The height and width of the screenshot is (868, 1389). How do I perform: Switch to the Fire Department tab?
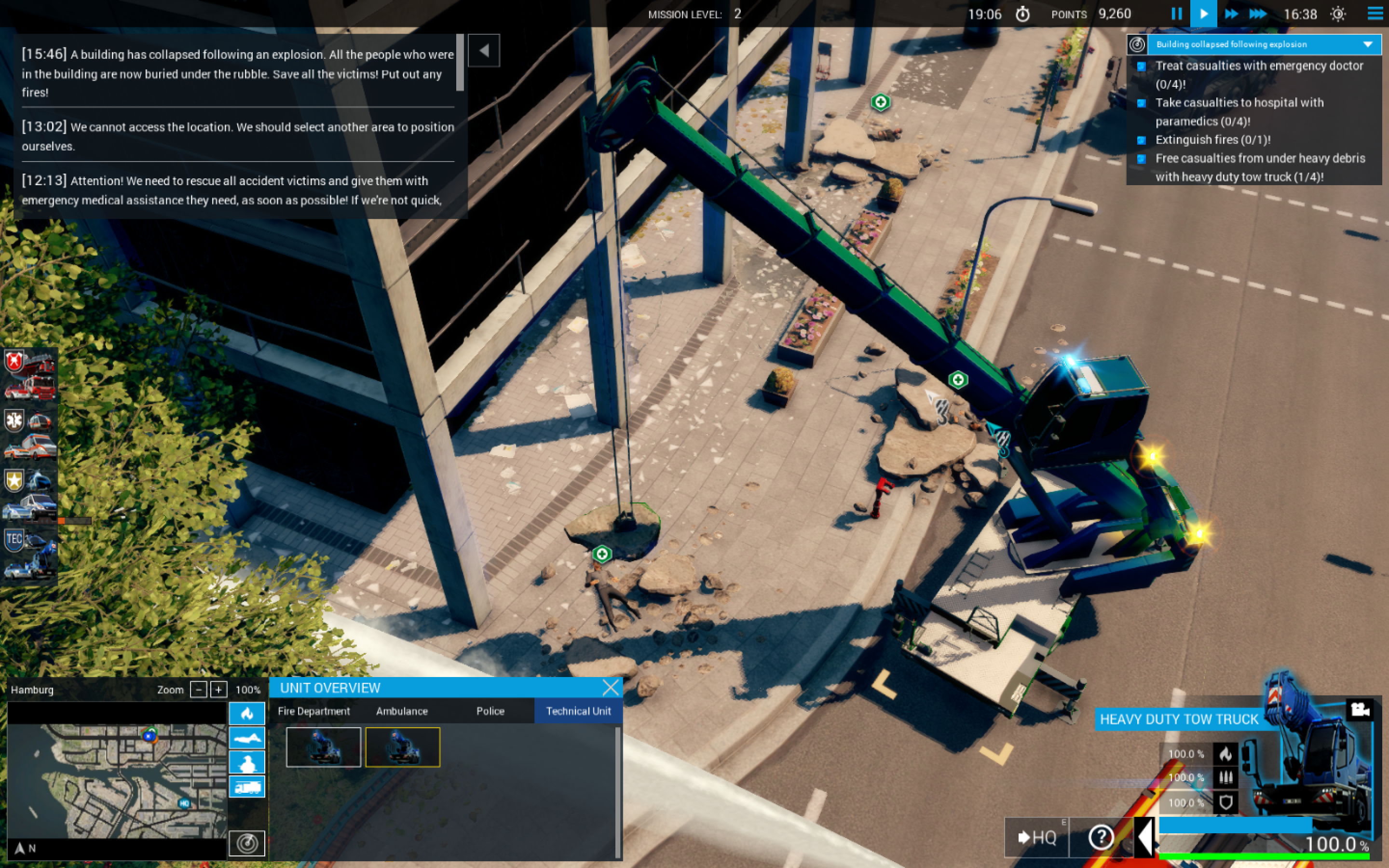[x=313, y=711]
